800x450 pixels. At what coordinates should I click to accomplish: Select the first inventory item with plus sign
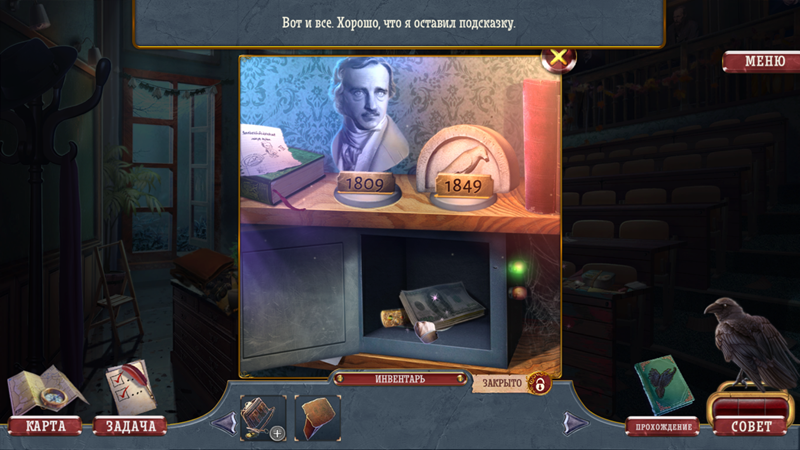pyautogui.click(x=263, y=417)
